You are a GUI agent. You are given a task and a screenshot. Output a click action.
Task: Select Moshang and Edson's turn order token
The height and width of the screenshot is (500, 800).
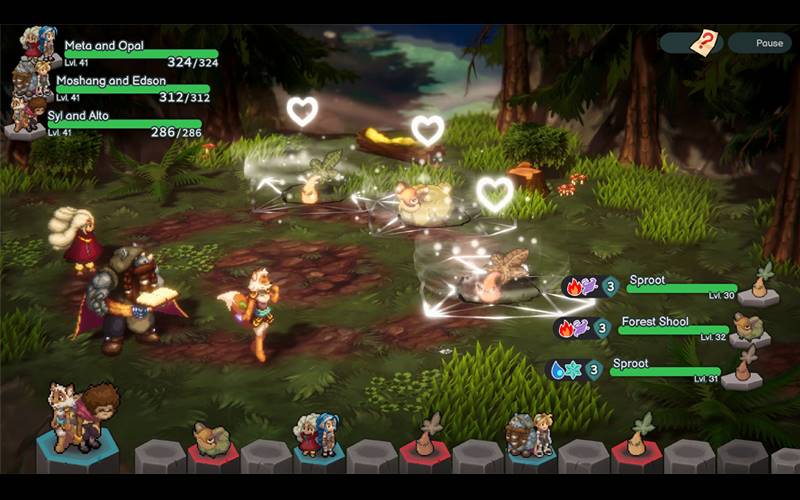coord(528,437)
